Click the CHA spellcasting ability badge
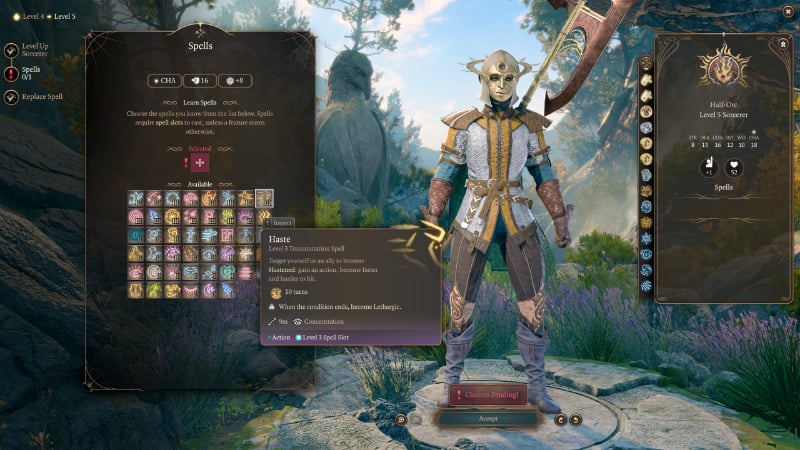This screenshot has width=800, height=450. pyautogui.click(x=166, y=81)
